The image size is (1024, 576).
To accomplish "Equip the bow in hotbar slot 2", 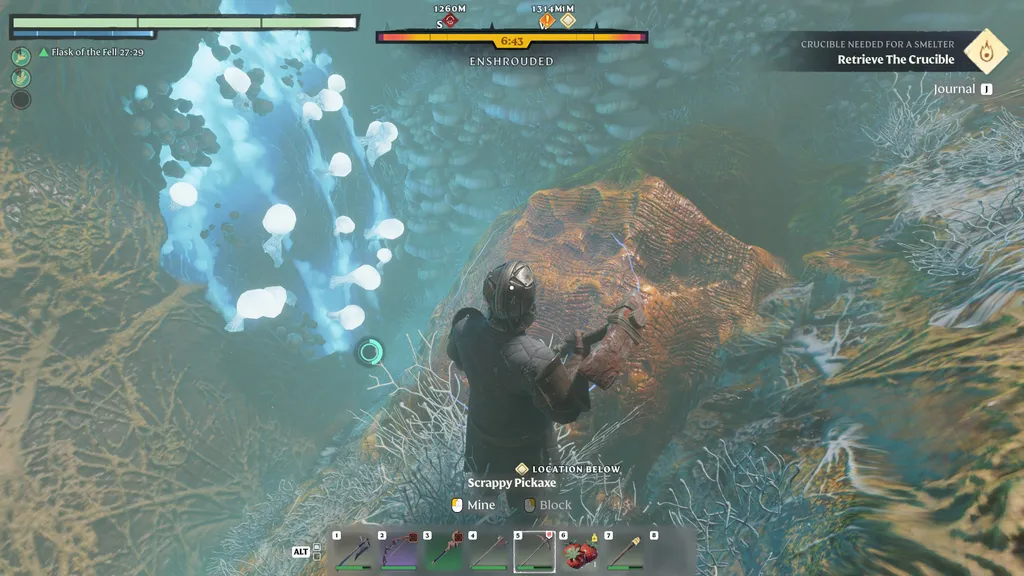I will coord(398,551).
